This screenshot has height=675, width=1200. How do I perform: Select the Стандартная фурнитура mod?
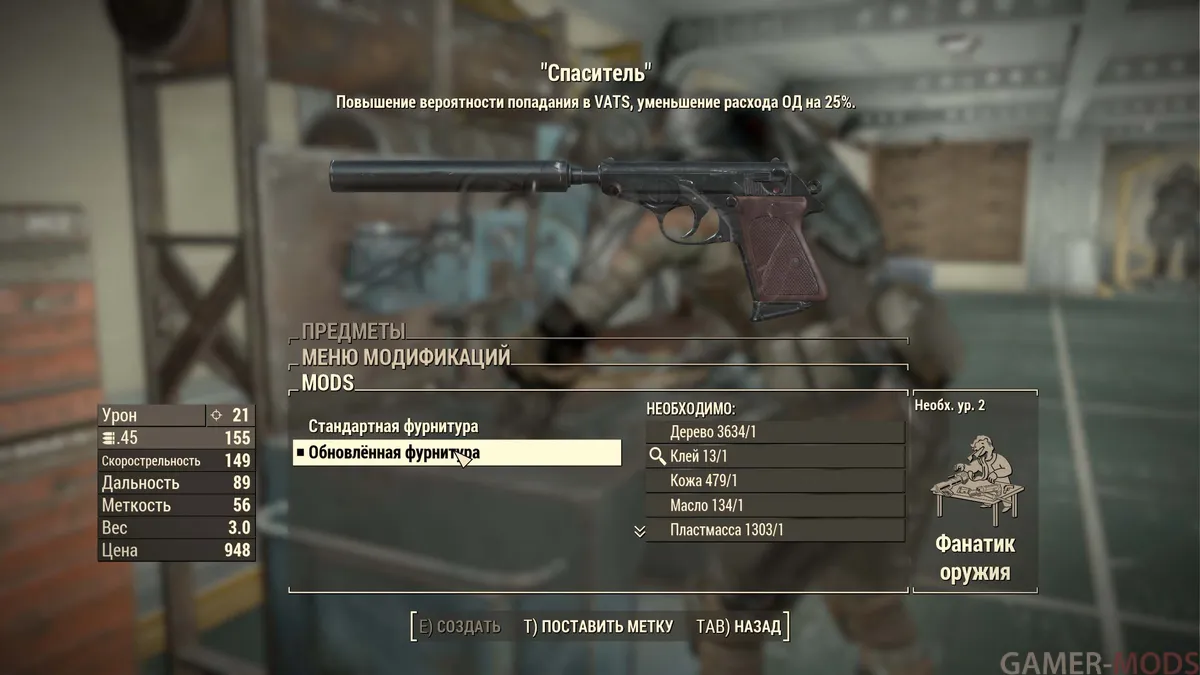tap(393, 427)
